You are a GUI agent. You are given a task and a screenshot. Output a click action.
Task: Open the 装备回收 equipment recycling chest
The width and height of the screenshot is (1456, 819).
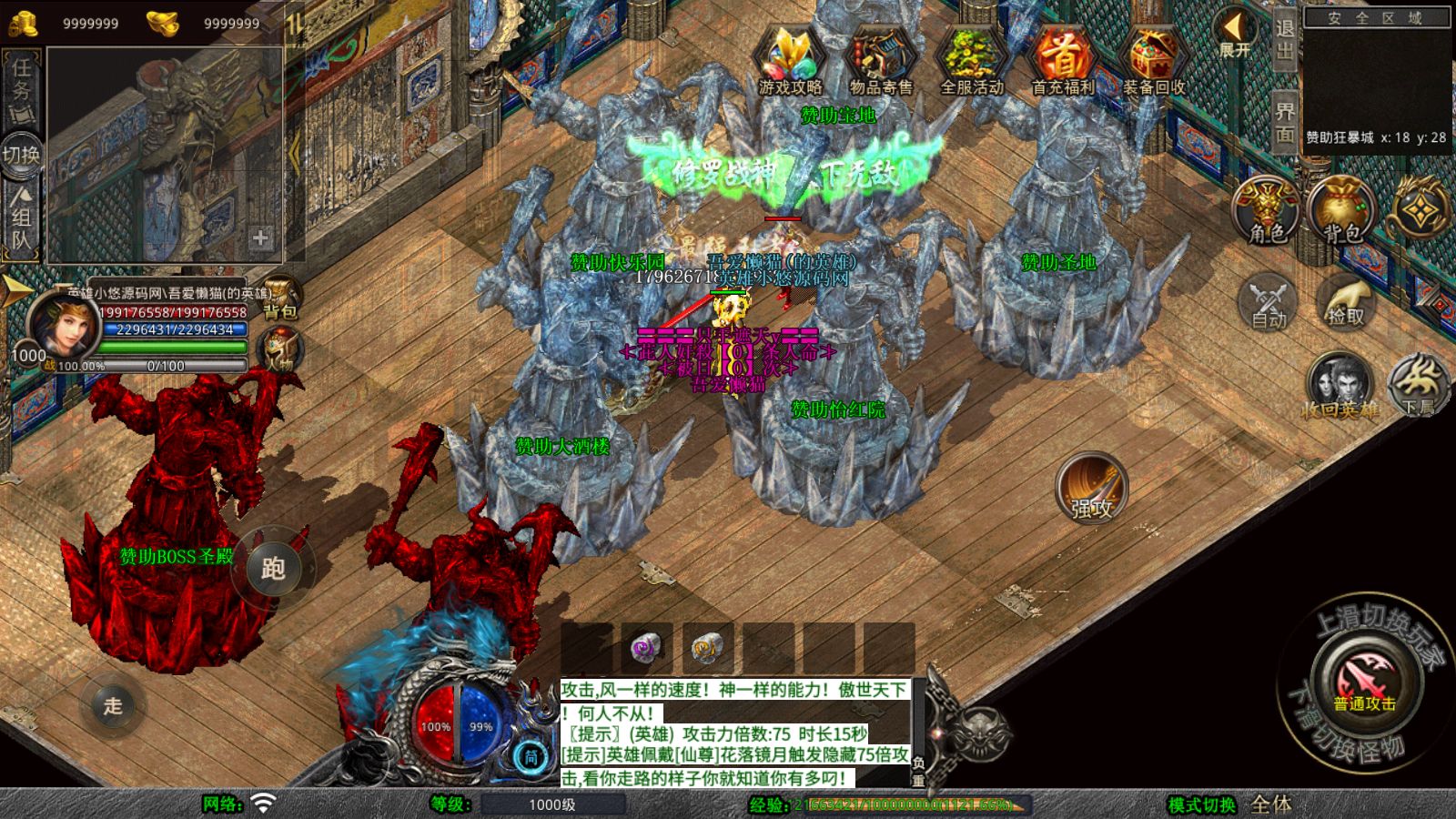(1154, 61)
